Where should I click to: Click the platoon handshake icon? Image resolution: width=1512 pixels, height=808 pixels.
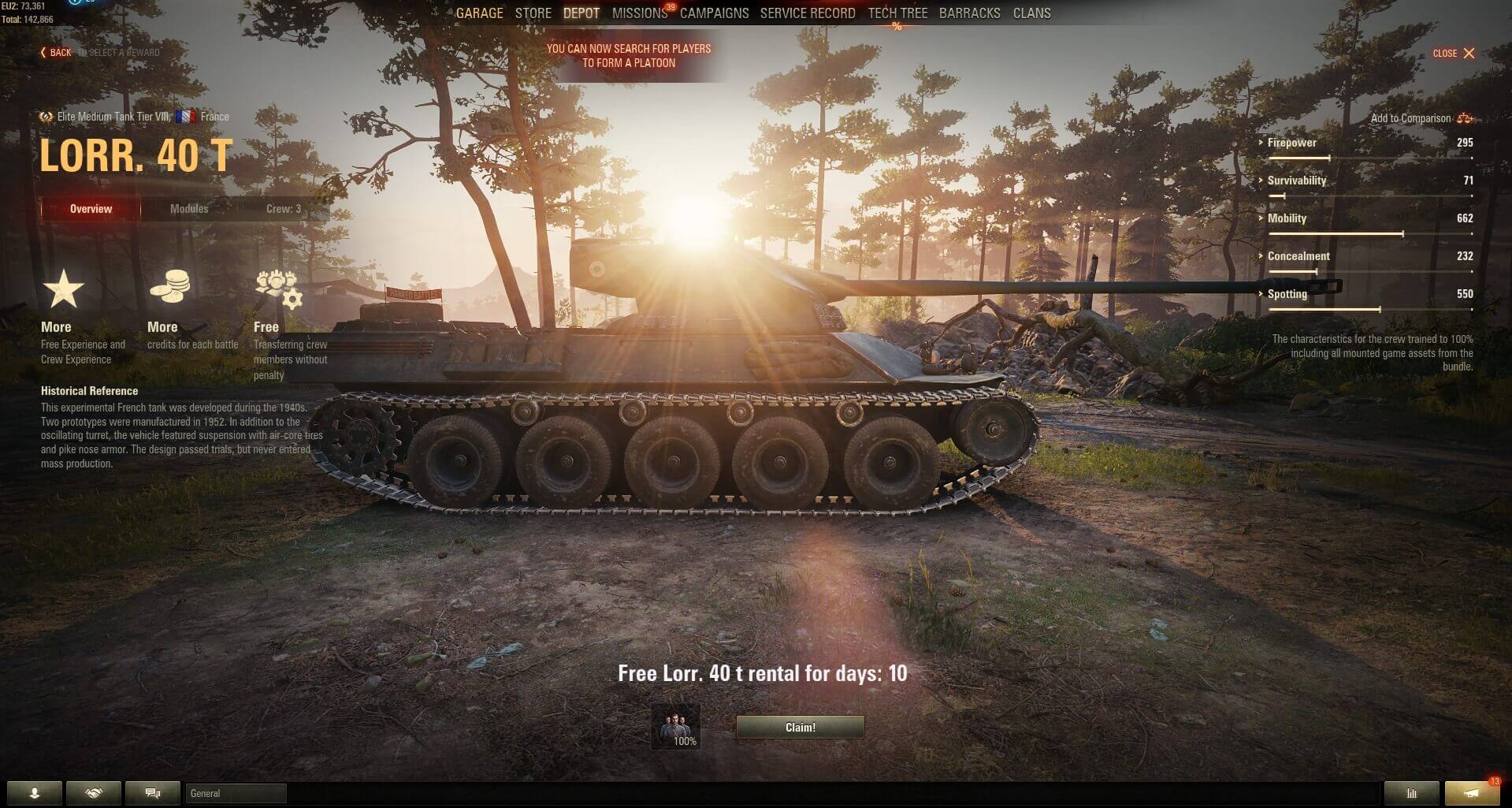coord(93,793)
